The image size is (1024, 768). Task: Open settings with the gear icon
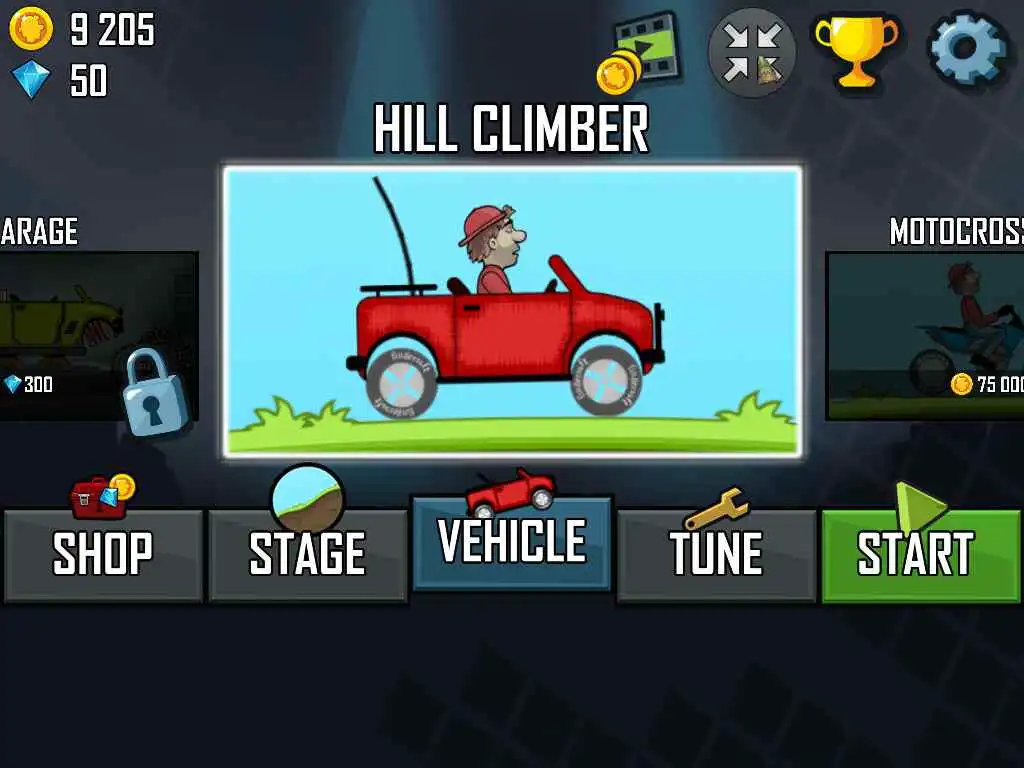tap(965, 50)
